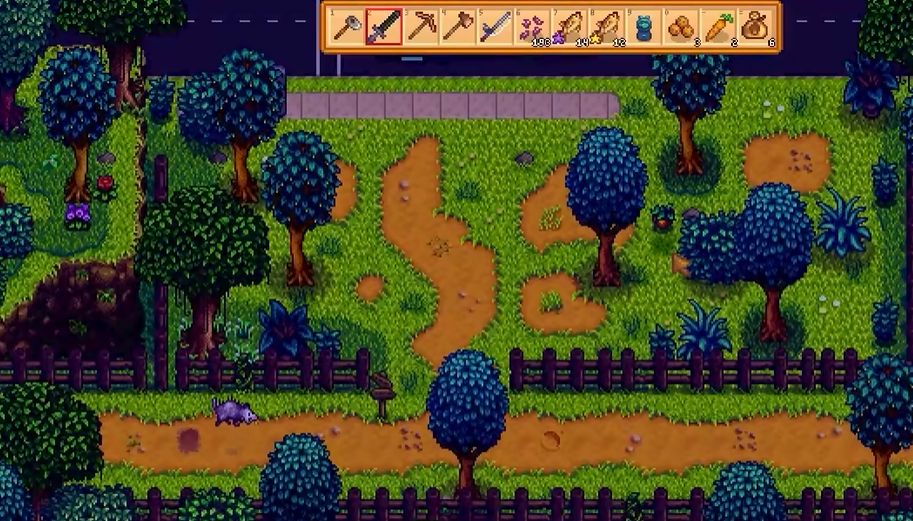This screenshot has width=913, height=521.
Task: Select the blue item in slot 9
Action: pyautogui.click(x=643, y=27)
